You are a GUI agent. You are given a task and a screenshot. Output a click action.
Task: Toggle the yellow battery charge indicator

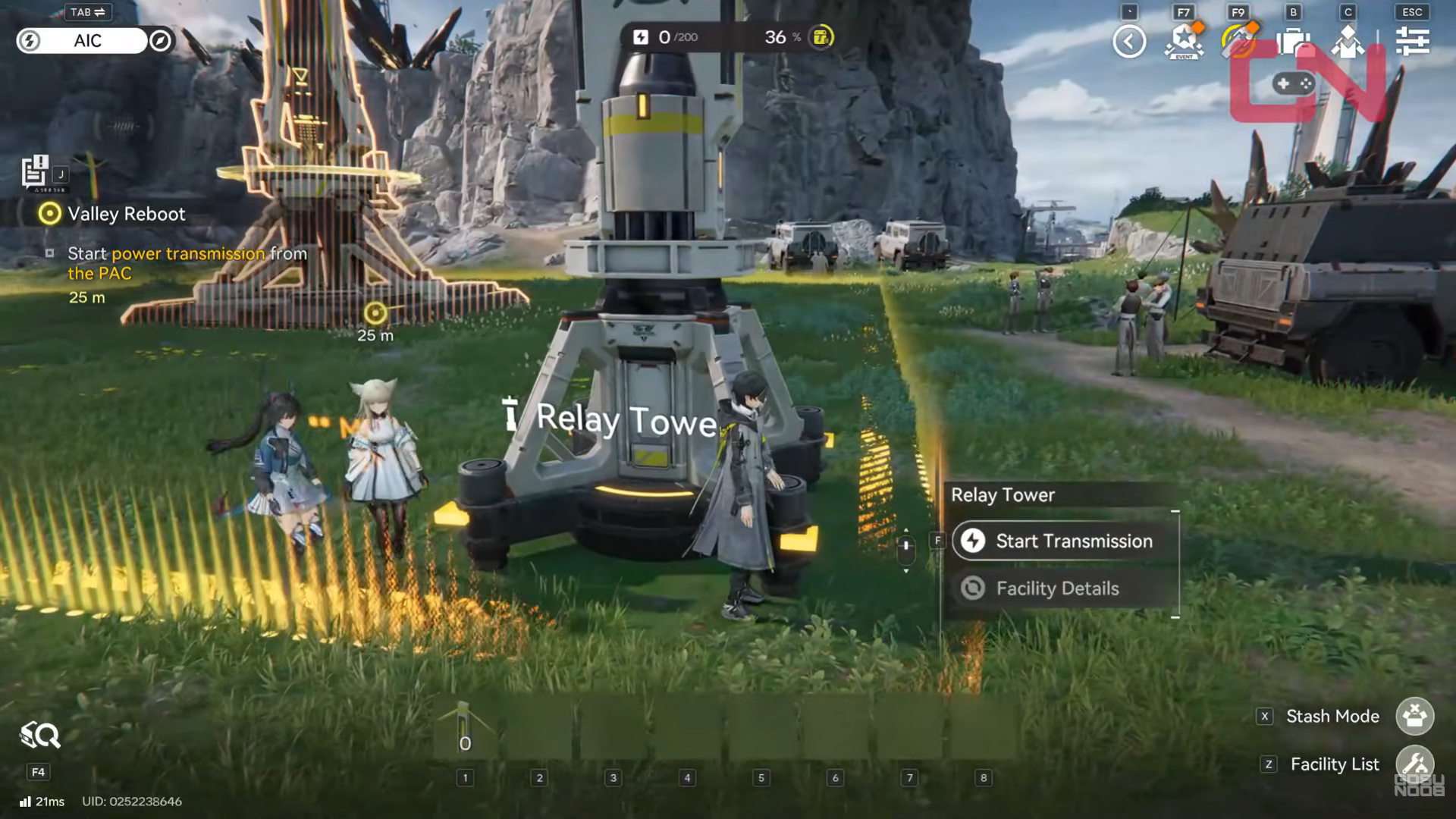821,37
